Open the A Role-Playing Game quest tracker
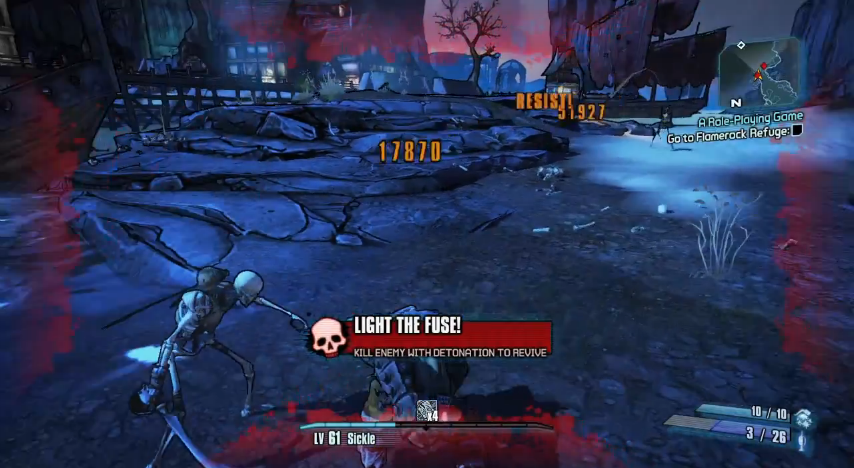This screenshot has height=468, width=854. pyautogui.click(x=750, y=118)
